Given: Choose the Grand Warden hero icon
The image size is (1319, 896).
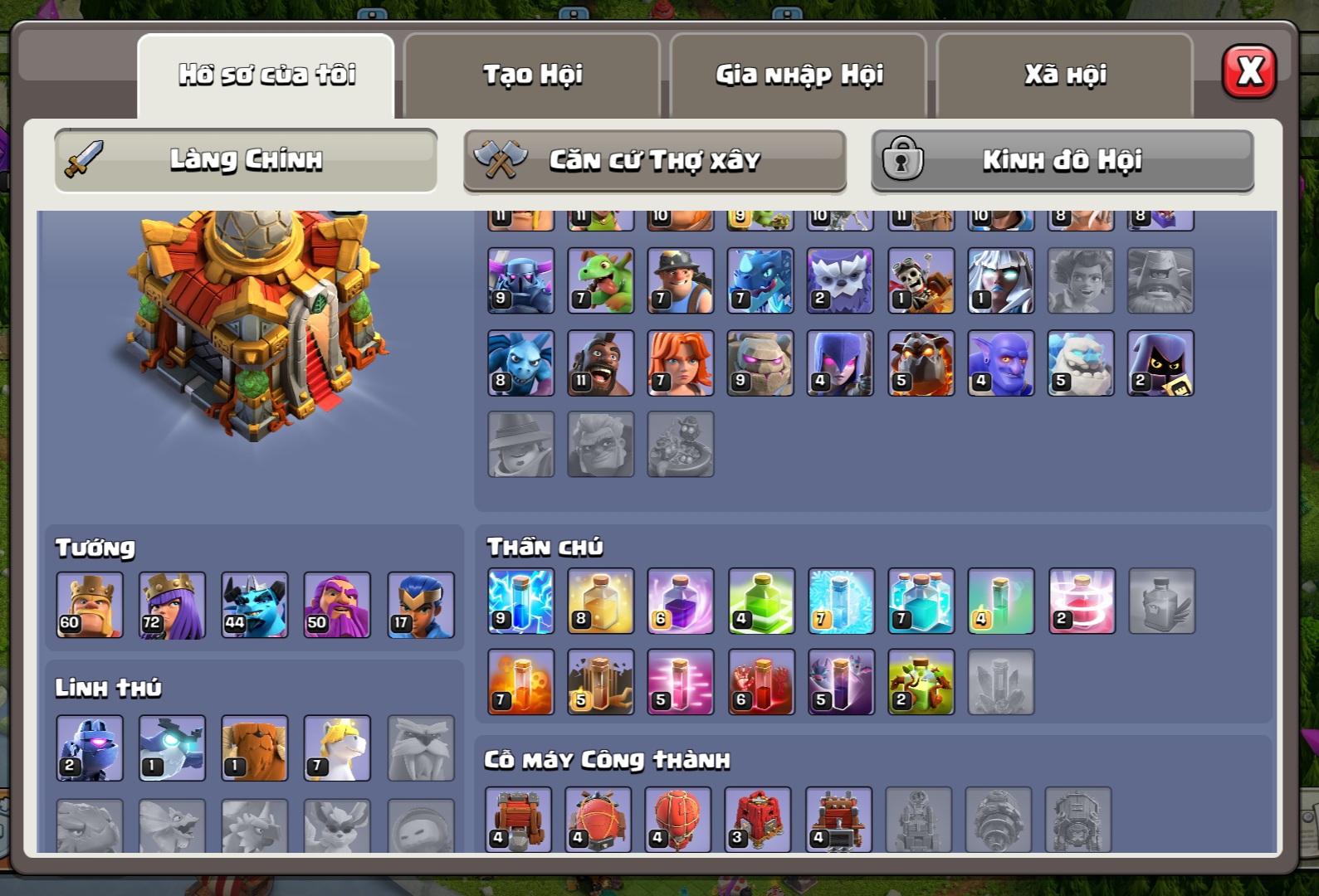Looking at the screenshot, I should [x=337, y=605].
